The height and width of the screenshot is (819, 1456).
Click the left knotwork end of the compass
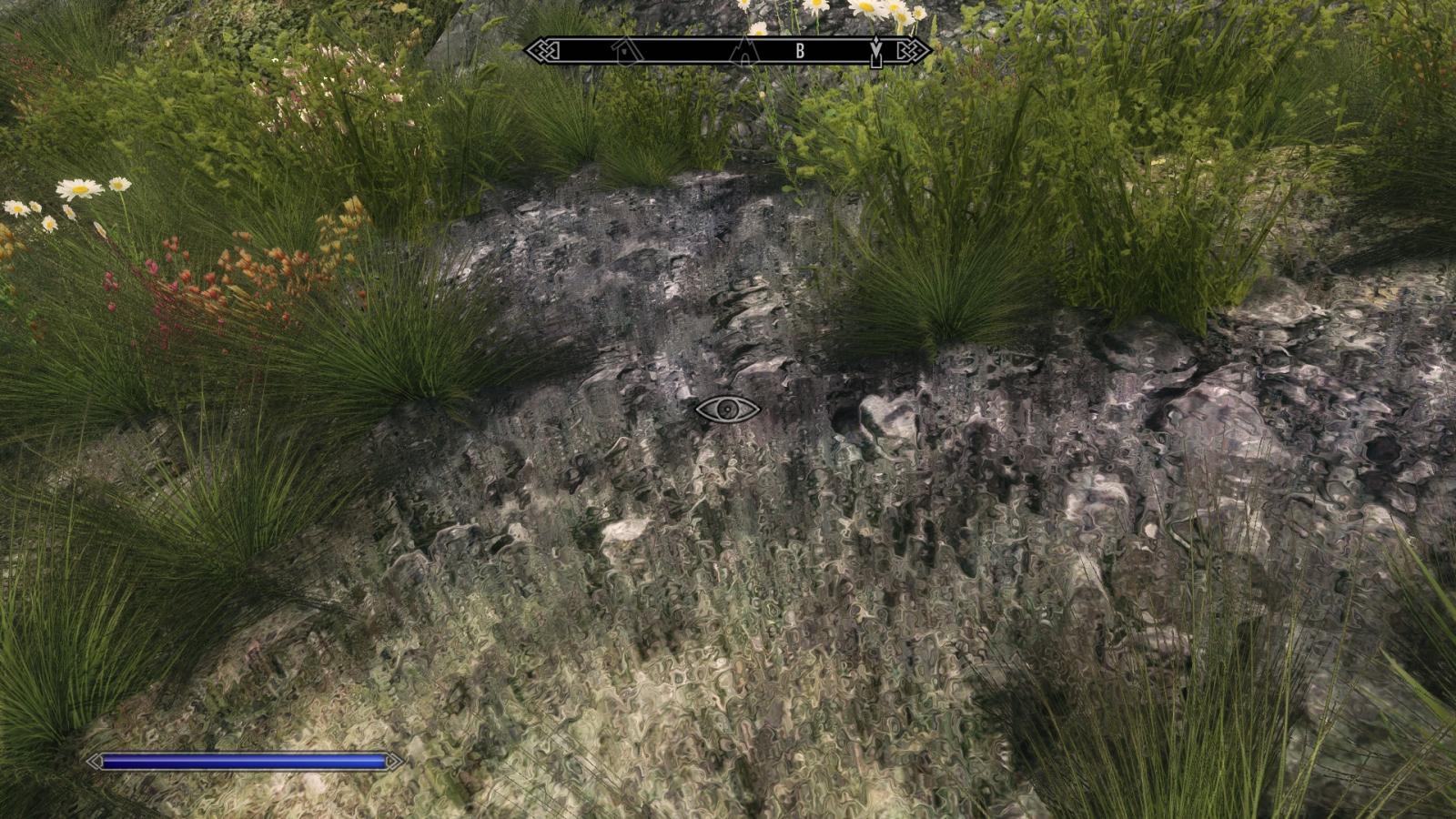point(544,50)
